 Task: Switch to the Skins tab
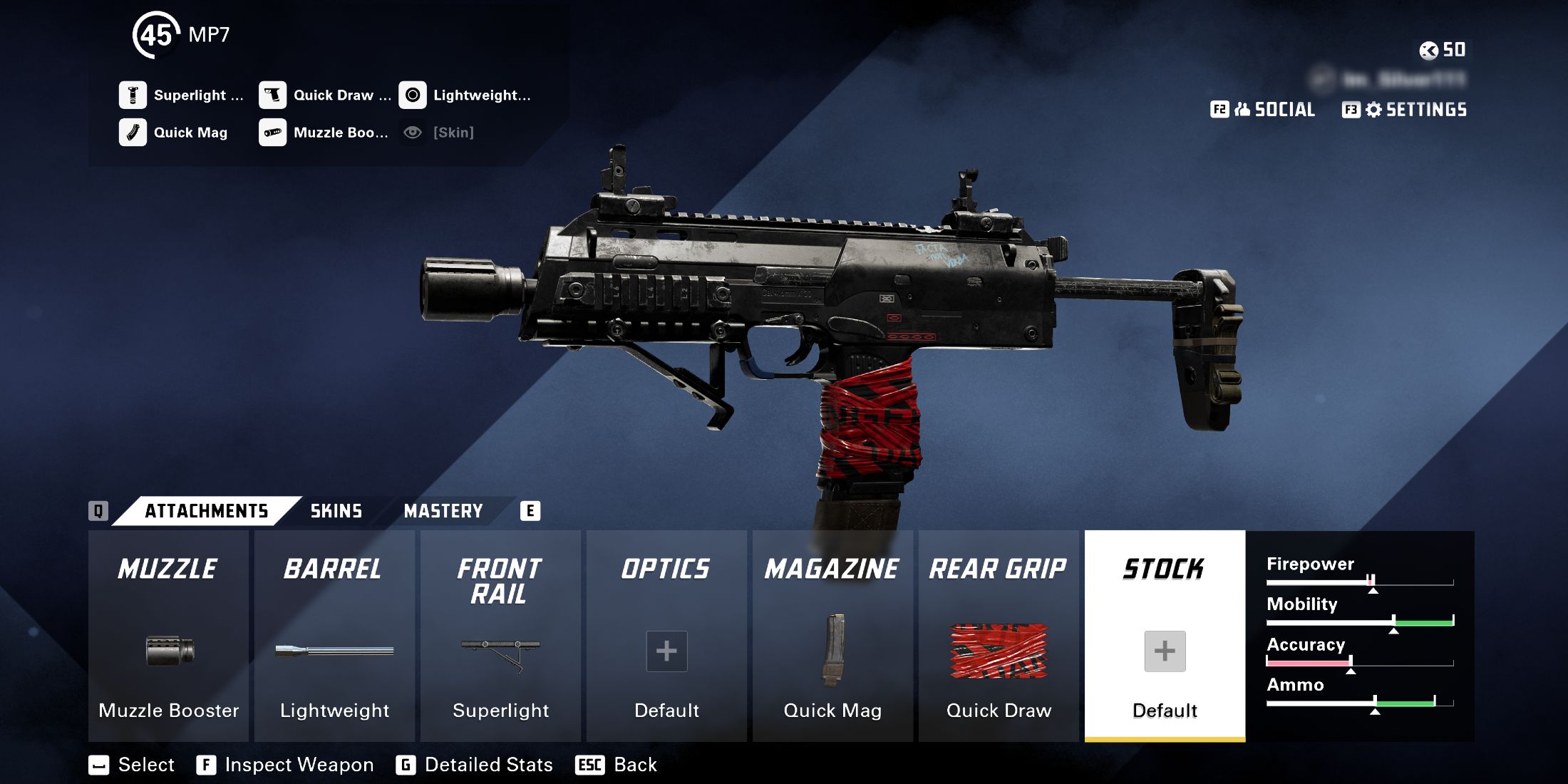coord(335,511)
